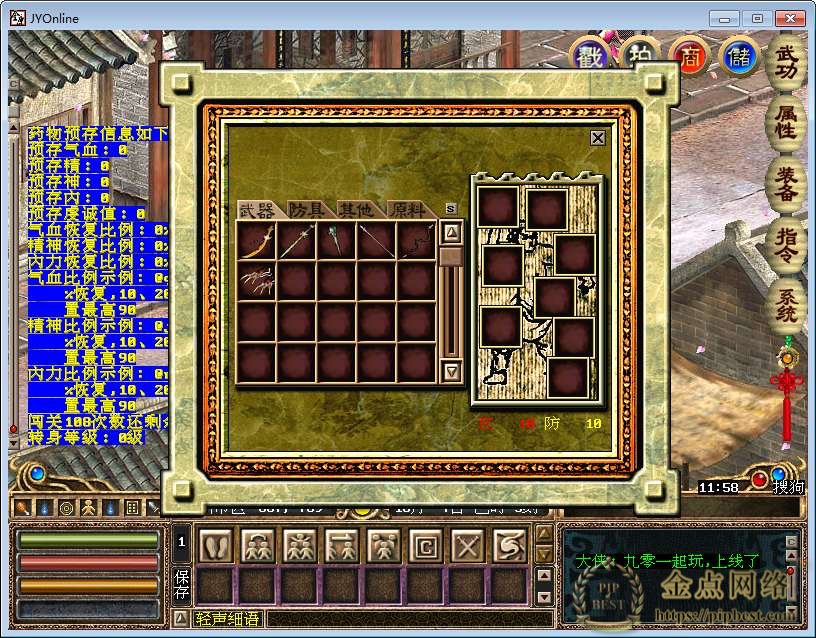
Task: Open the 系统 system menu
Action: (787, 304)
